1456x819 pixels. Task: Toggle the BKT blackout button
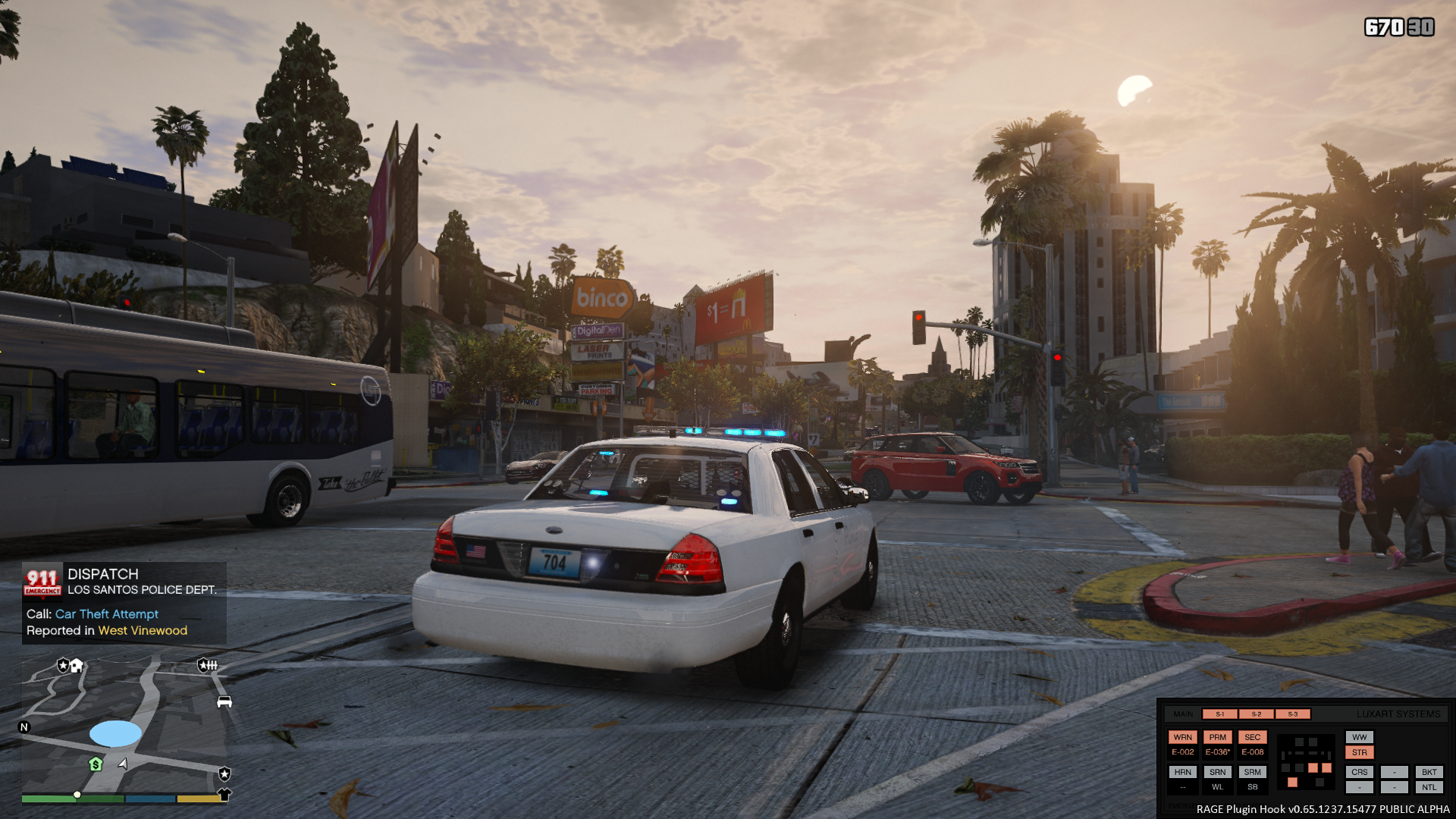click(1429, 772)
